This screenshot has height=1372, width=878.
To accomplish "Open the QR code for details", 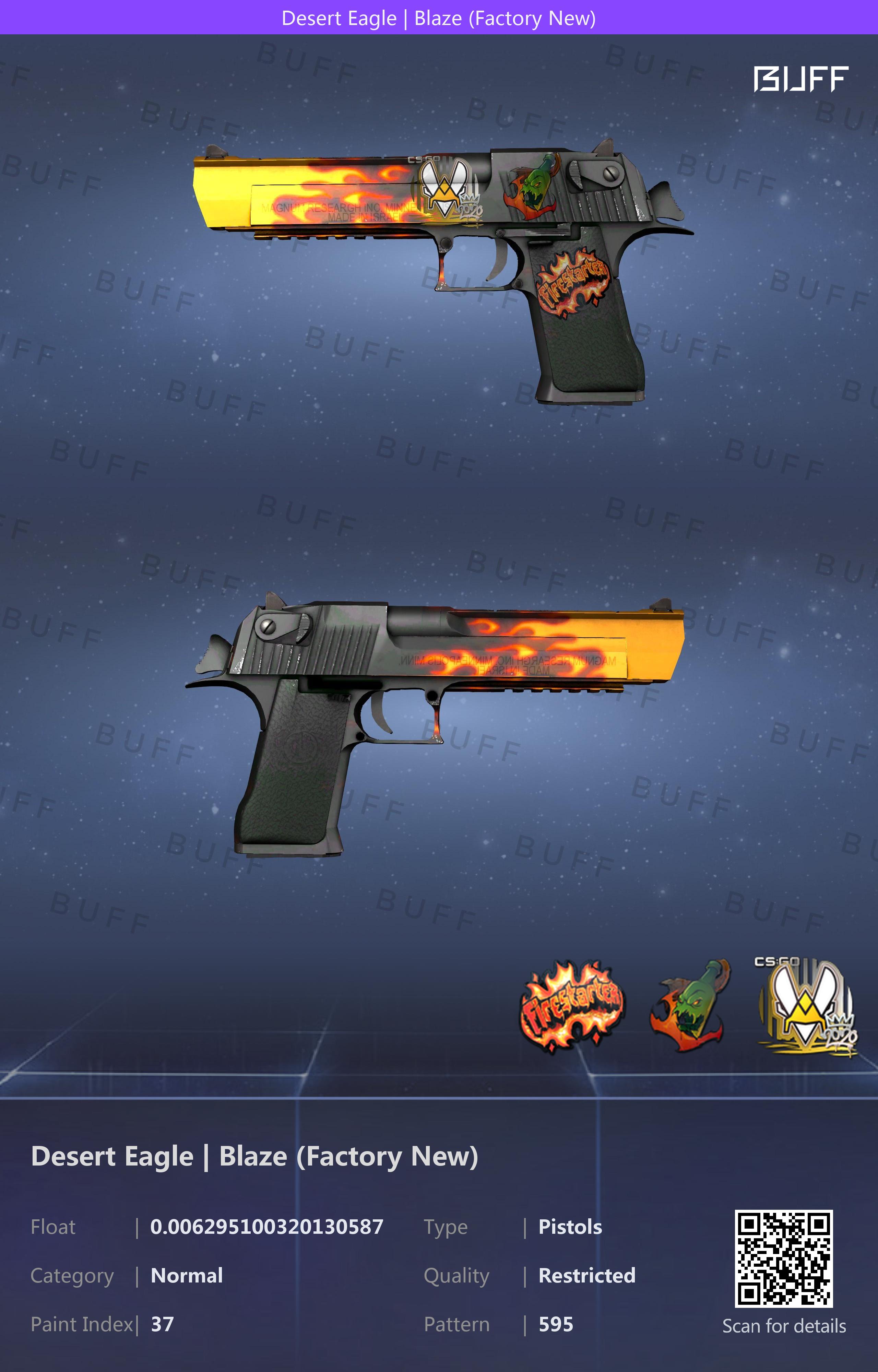I will [x=783, y=1258].
